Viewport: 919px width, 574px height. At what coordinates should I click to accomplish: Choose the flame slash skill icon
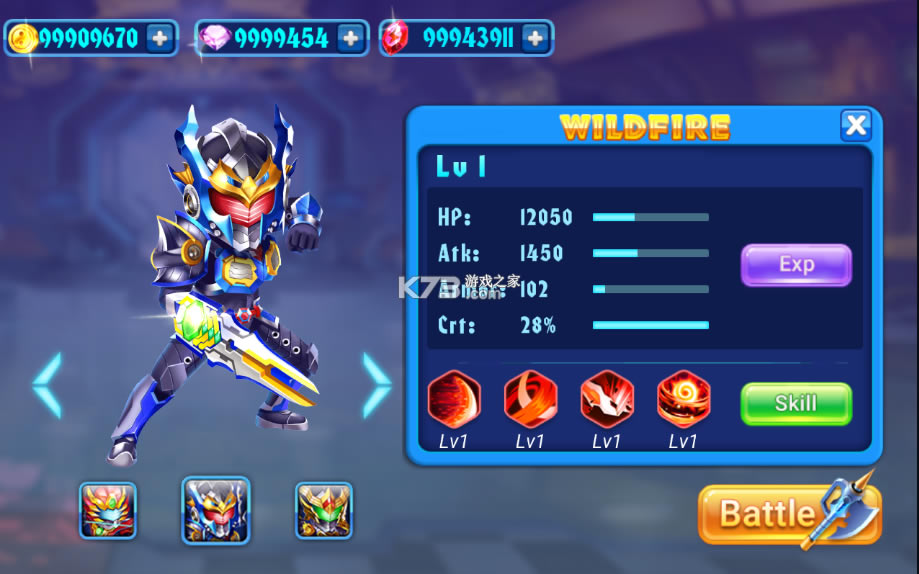[530, 399]
